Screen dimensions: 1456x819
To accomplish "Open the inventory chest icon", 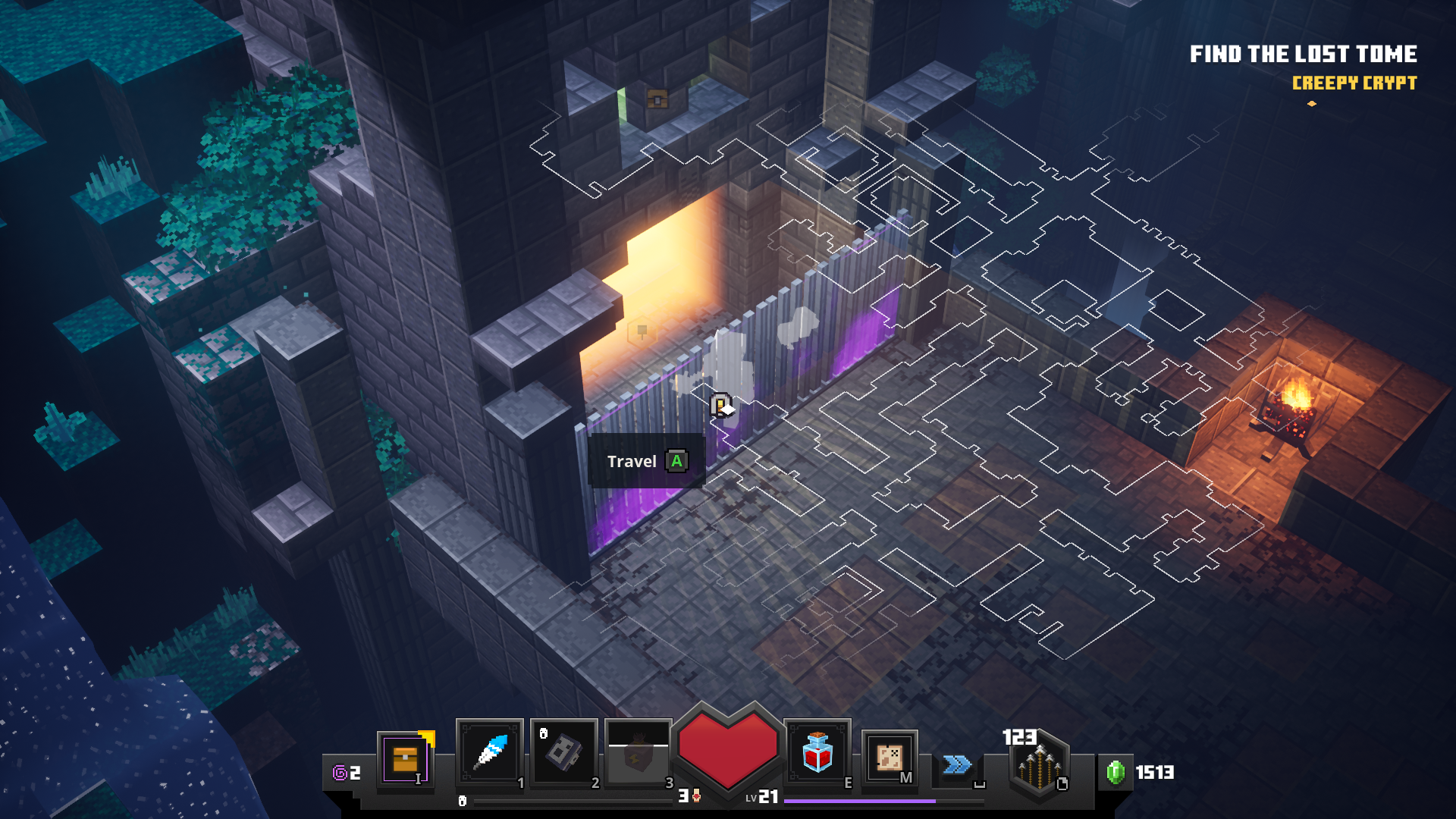I will pos(405,759).
